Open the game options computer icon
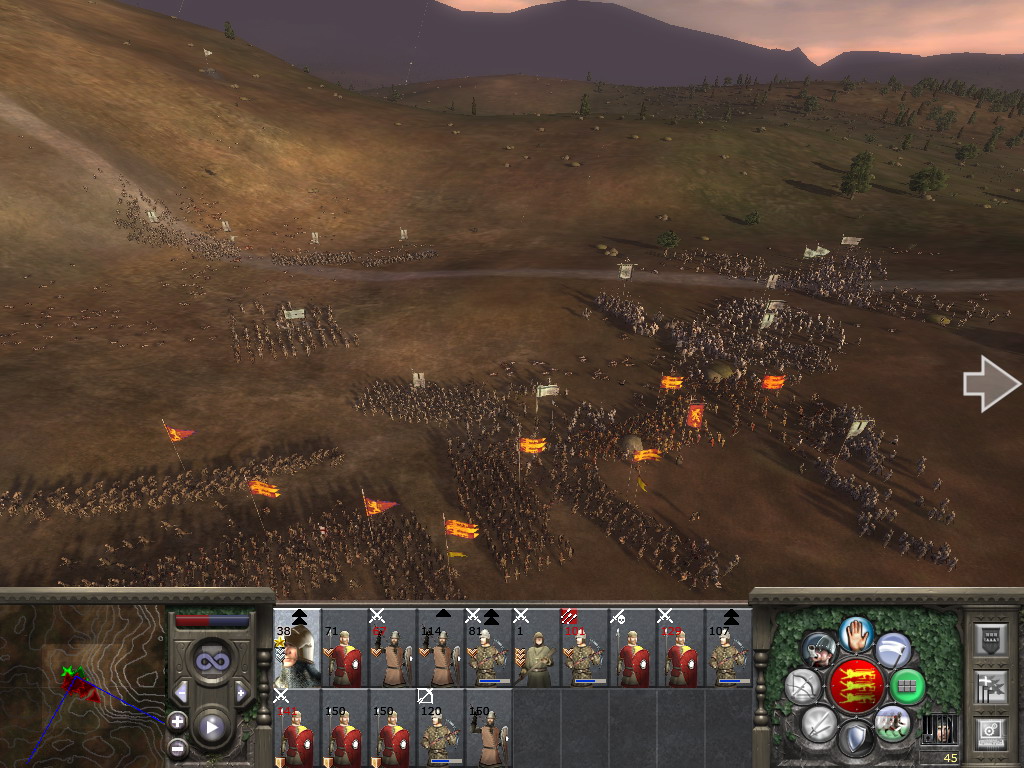This screenshot has width=1024, height=768. pyautogui.click(x=989, y=731)
